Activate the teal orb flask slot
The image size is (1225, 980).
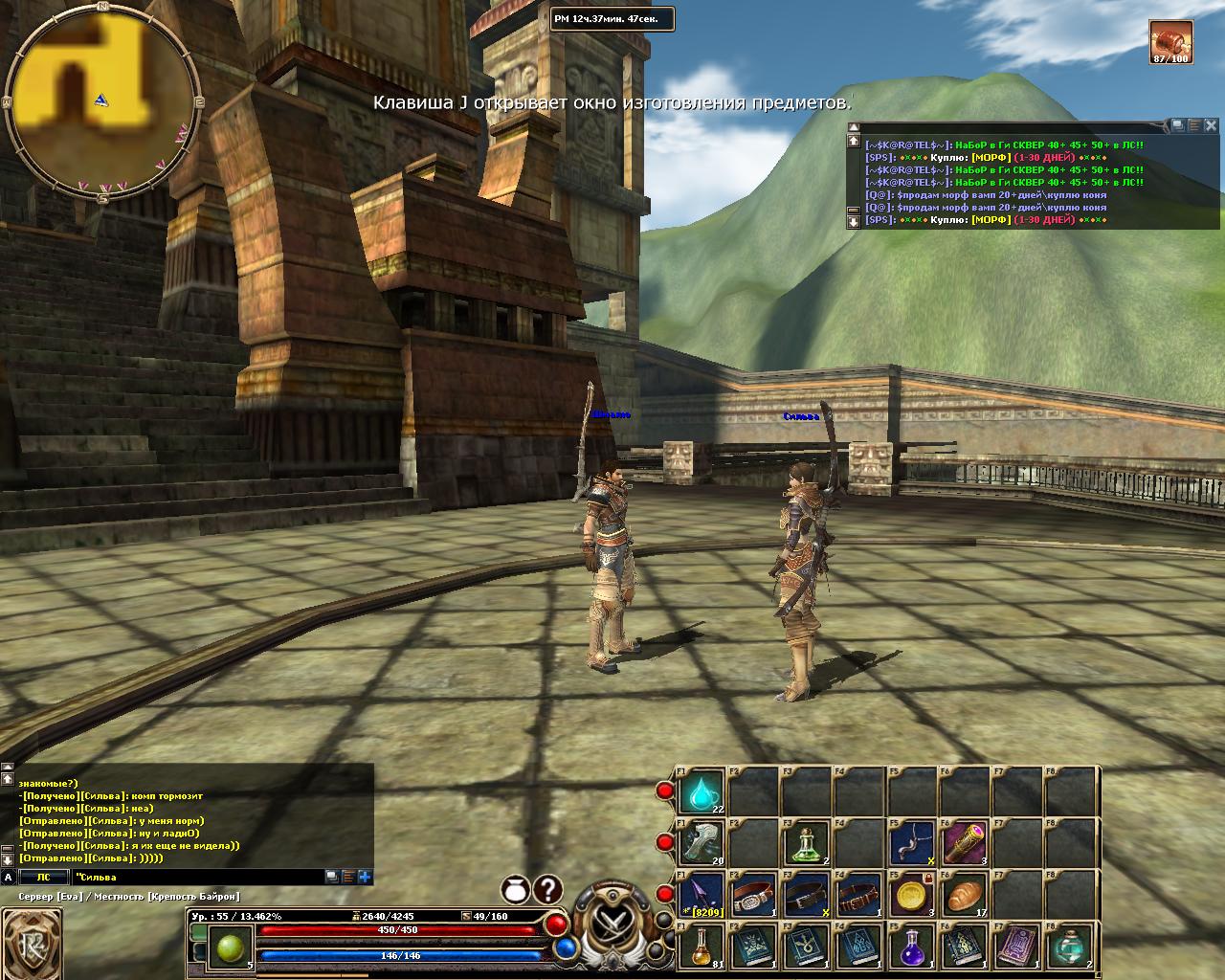pyautogui.click(x=1068, y=947)
